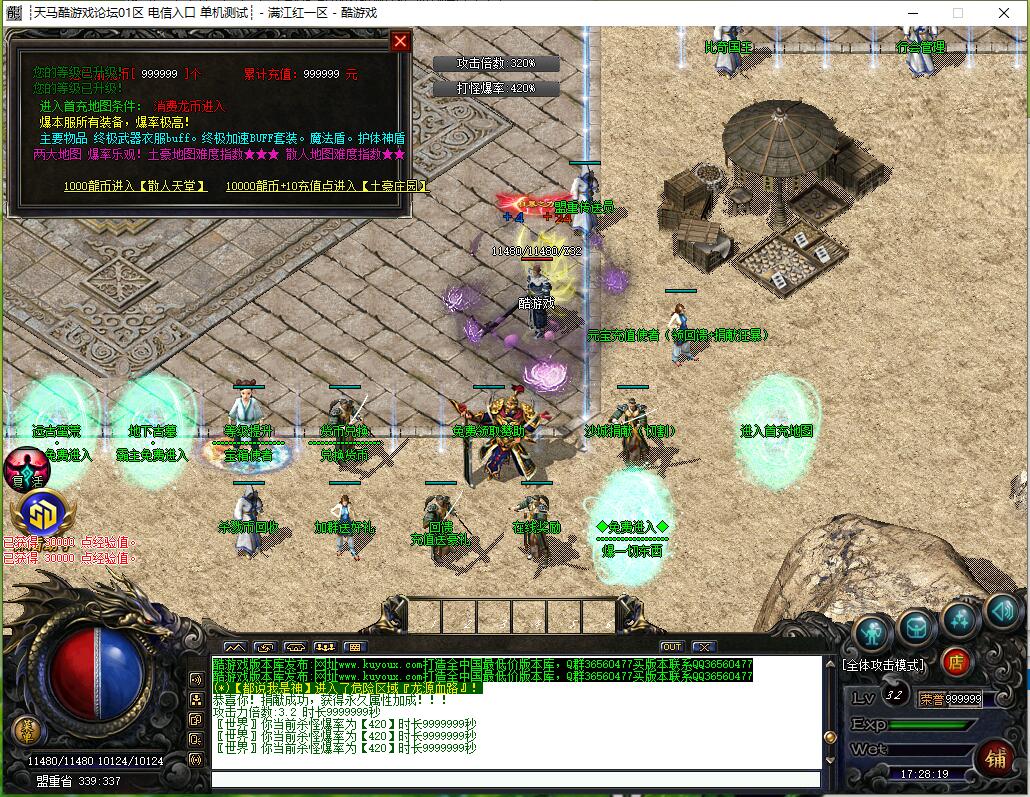Click the gold cube icon at left

pos(42,514)
